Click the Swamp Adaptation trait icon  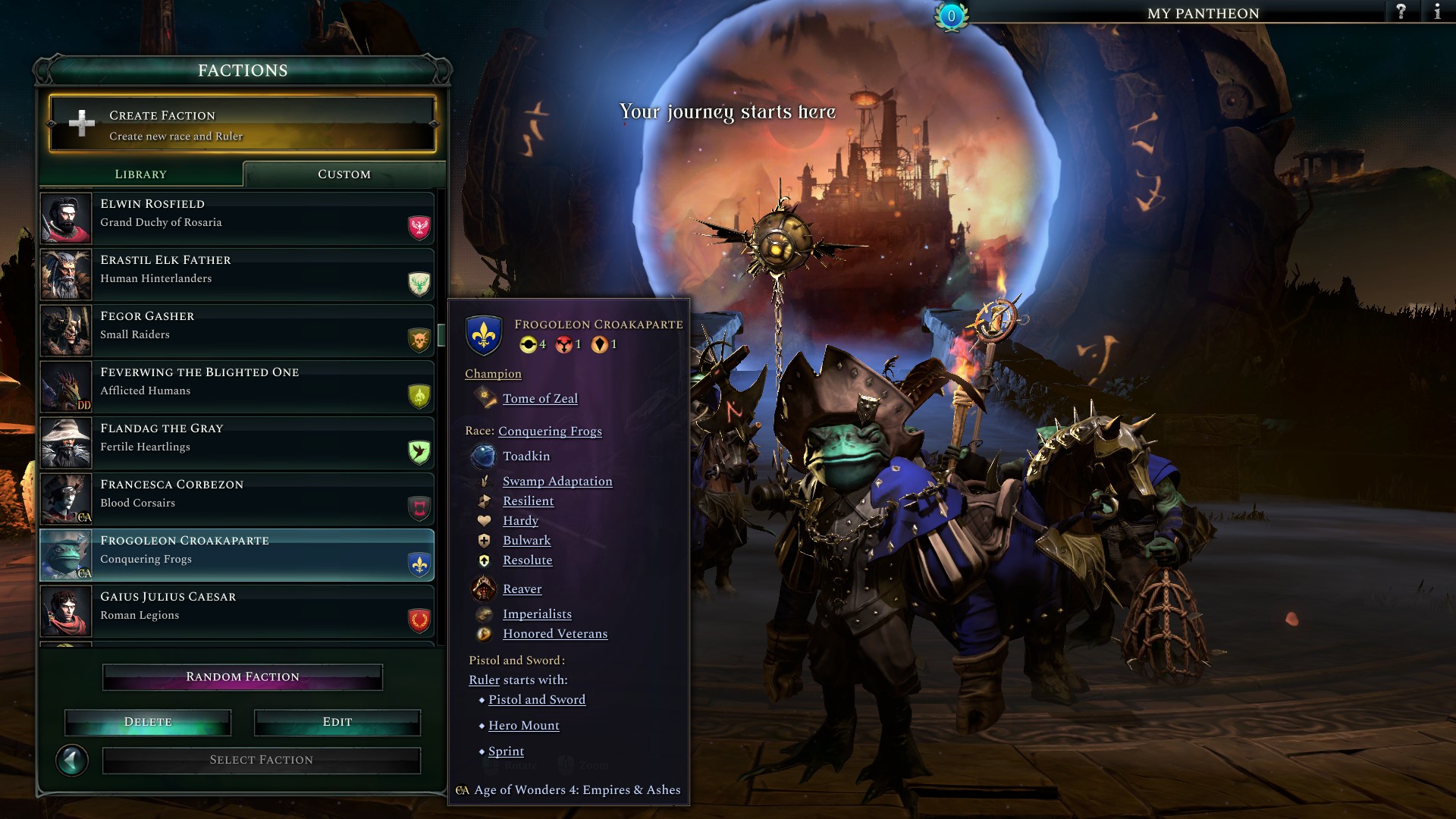[486, 481]
